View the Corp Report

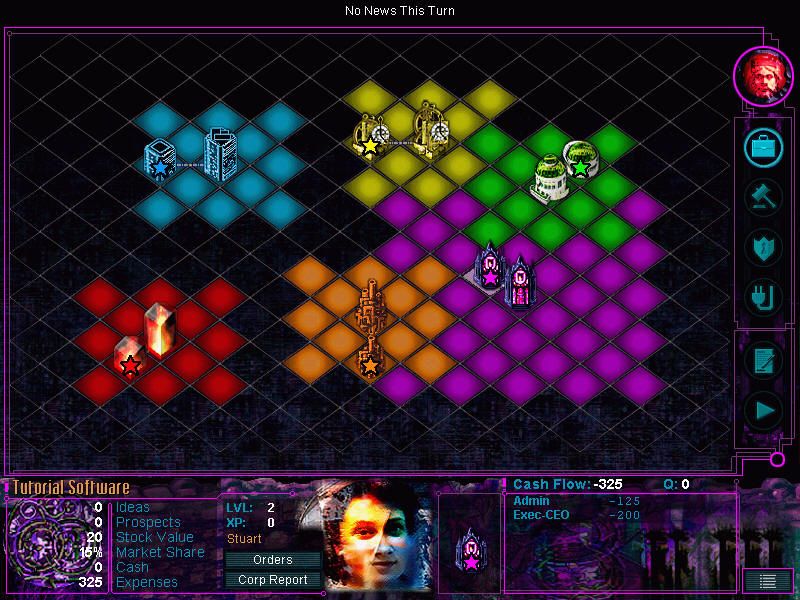pyautogui.click(x=272, y=579)
